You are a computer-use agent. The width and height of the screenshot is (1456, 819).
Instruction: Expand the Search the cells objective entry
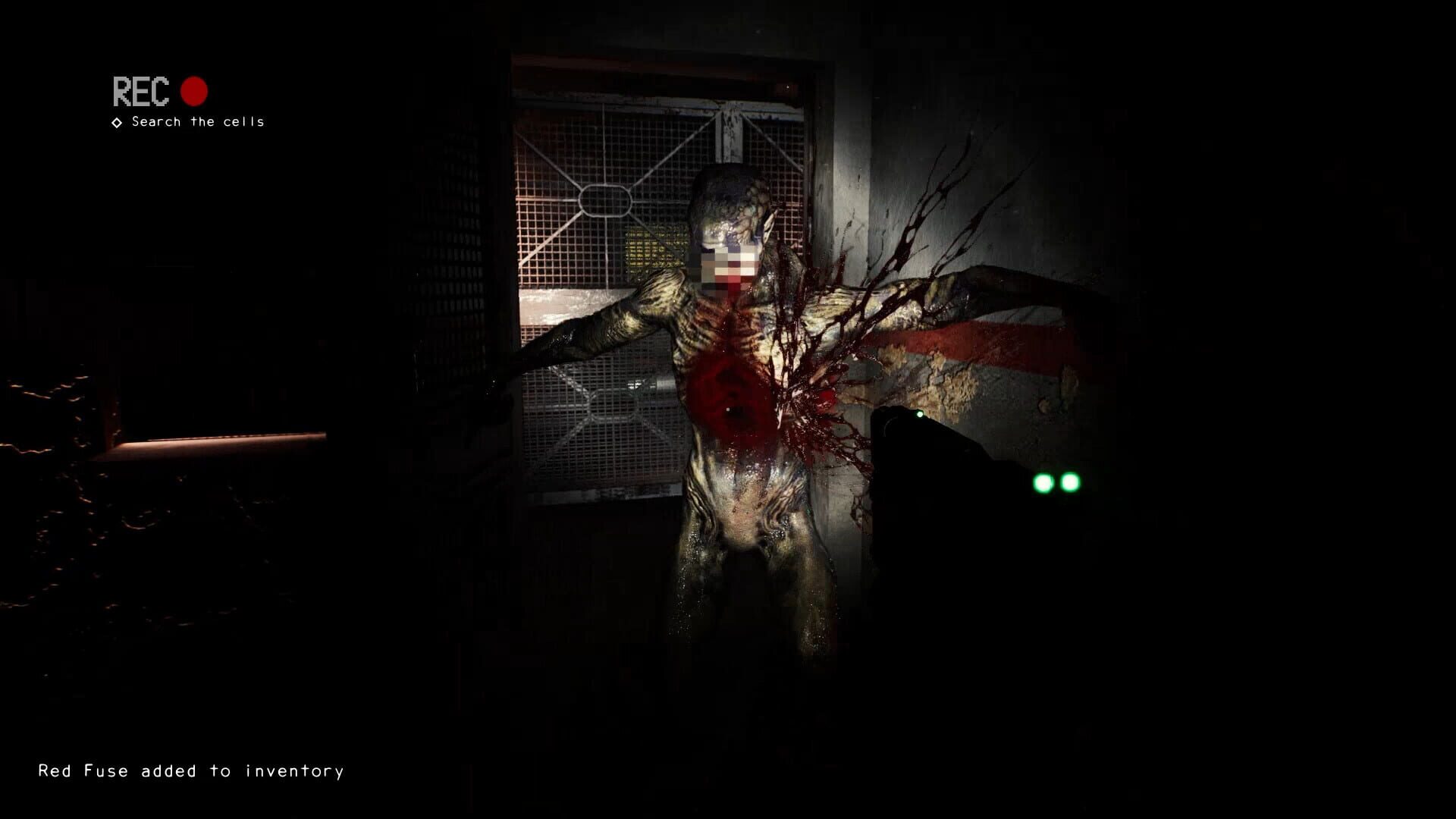pyautogui.click(x=197, y=121)
